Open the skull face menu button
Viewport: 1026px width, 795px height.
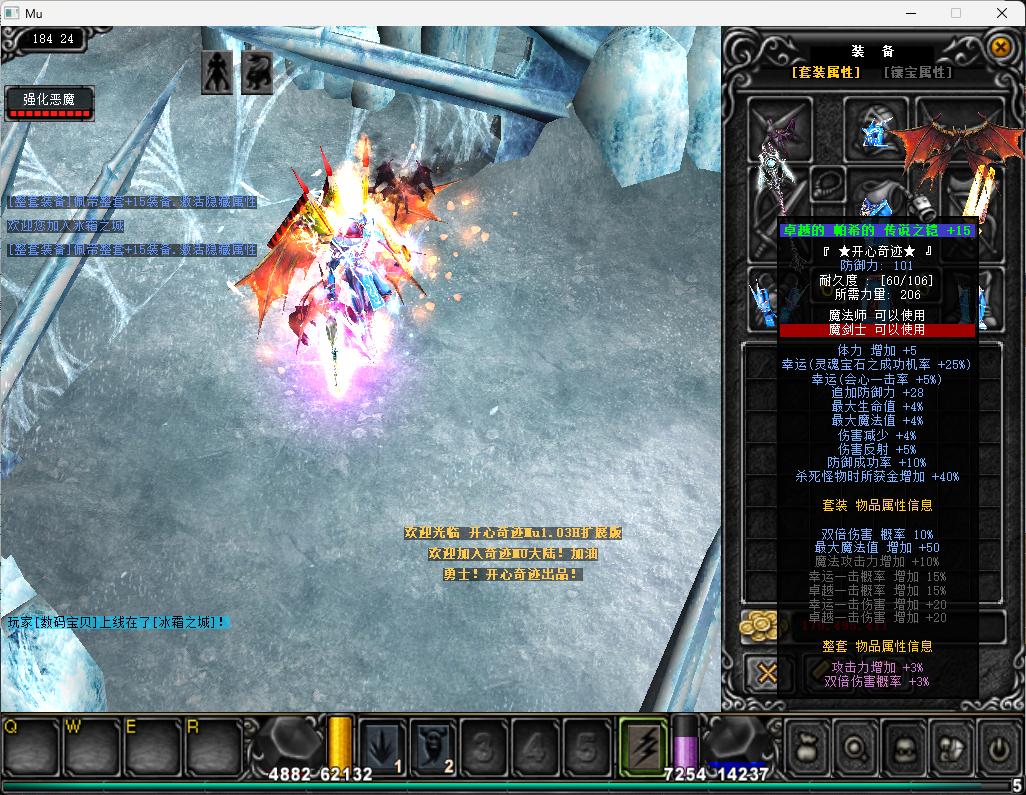coord(903,746)
